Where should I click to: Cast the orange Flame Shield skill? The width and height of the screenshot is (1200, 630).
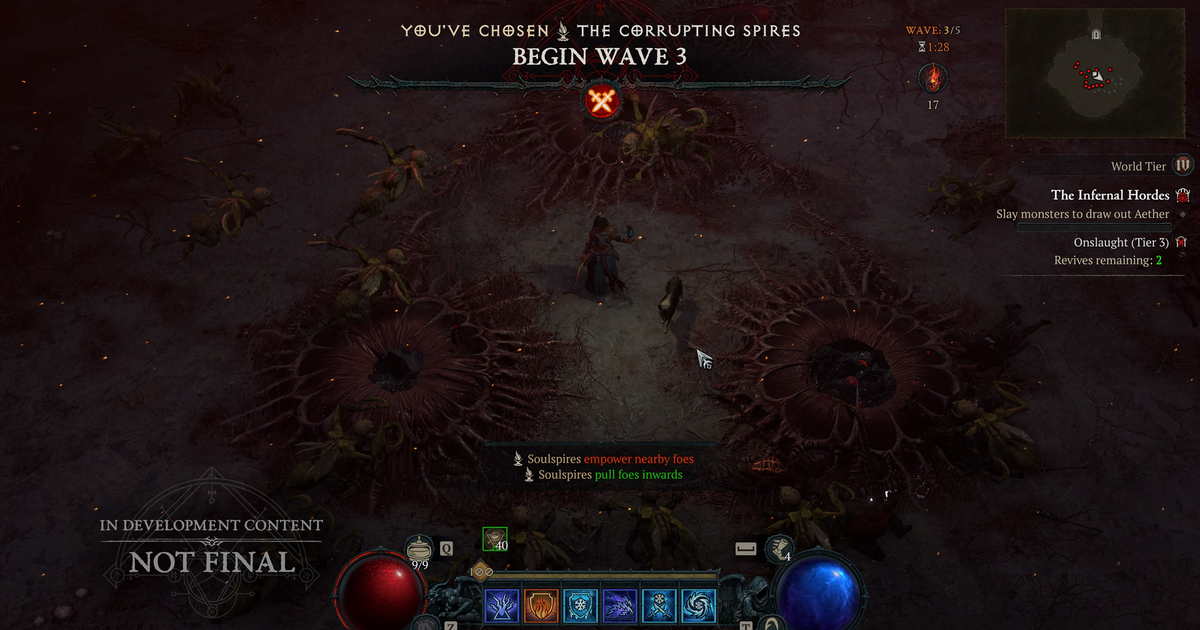(x=540, y=605)
